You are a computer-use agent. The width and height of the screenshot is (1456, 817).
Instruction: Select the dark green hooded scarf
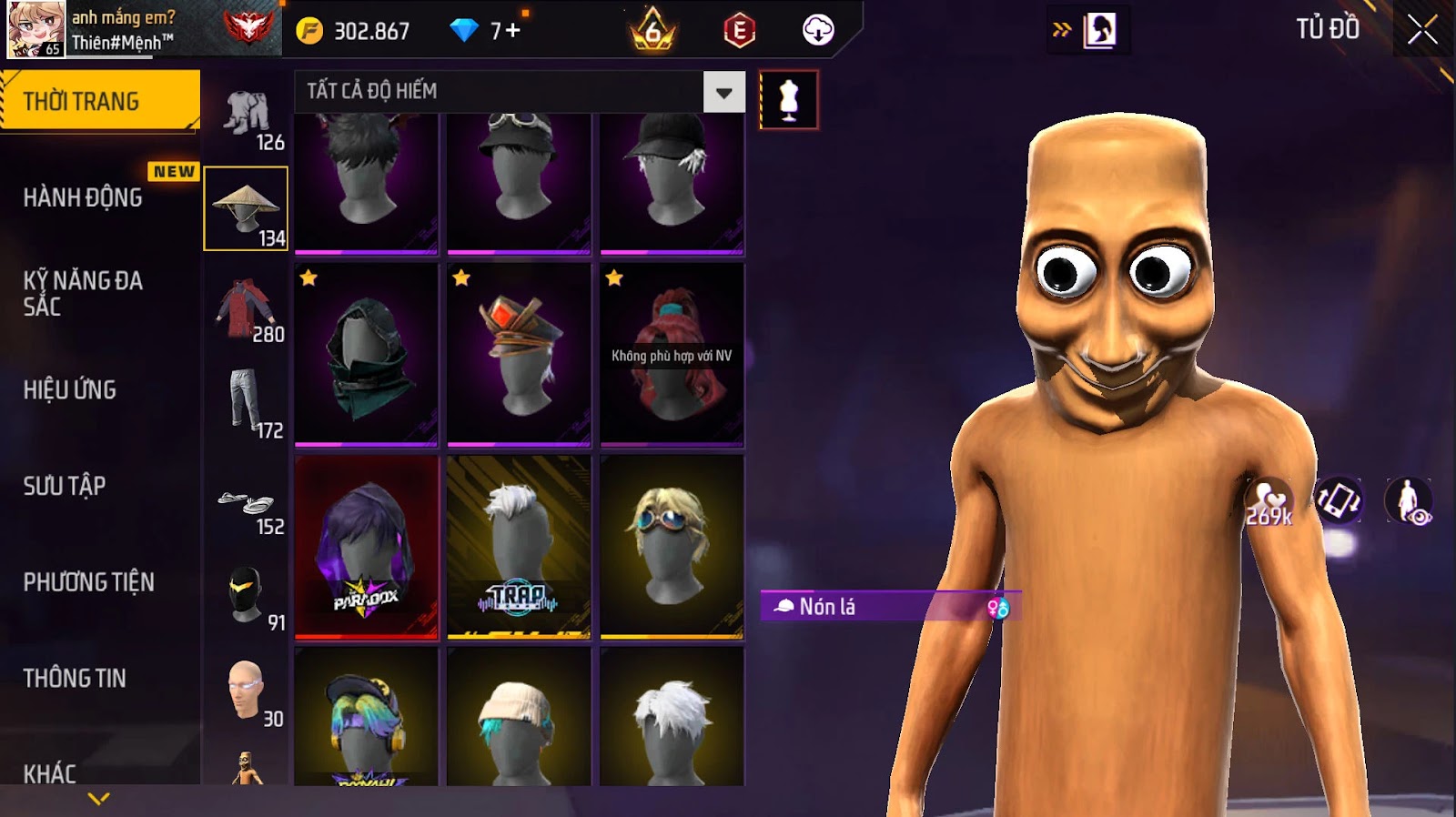pyautogui.click(x=367, y=356)
